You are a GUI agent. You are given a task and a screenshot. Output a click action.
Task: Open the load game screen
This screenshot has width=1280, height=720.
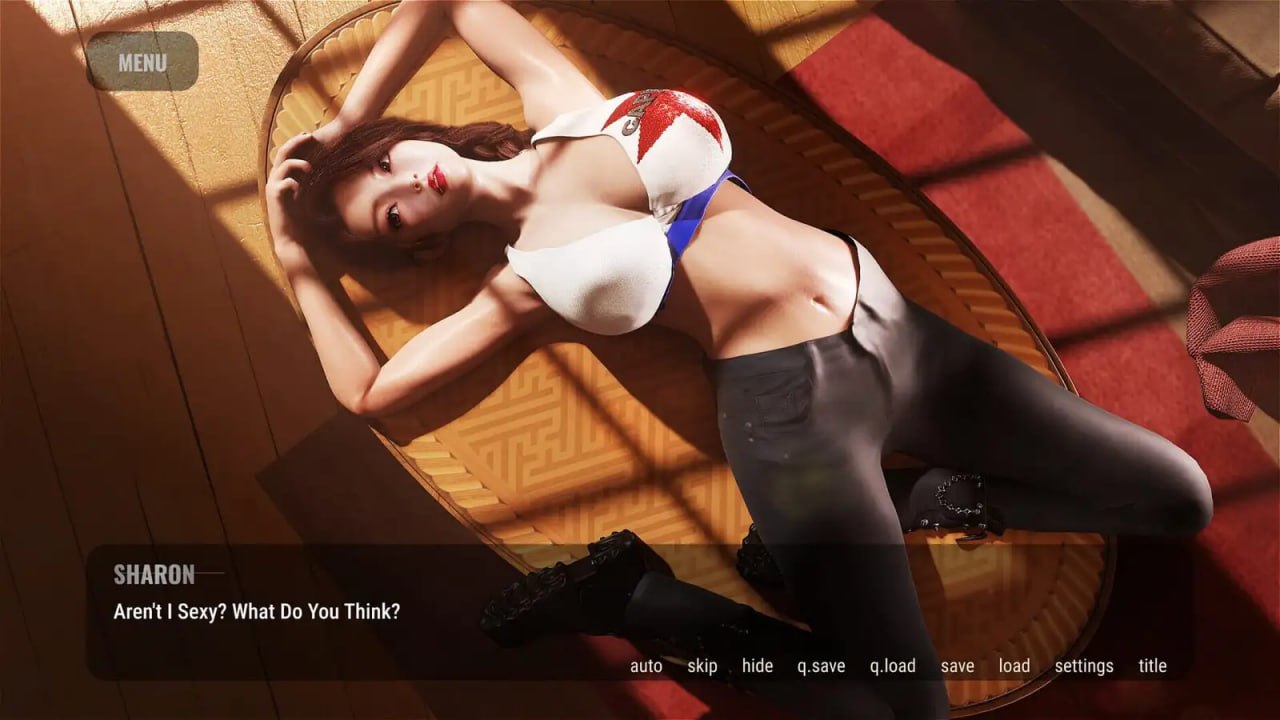1014,665
